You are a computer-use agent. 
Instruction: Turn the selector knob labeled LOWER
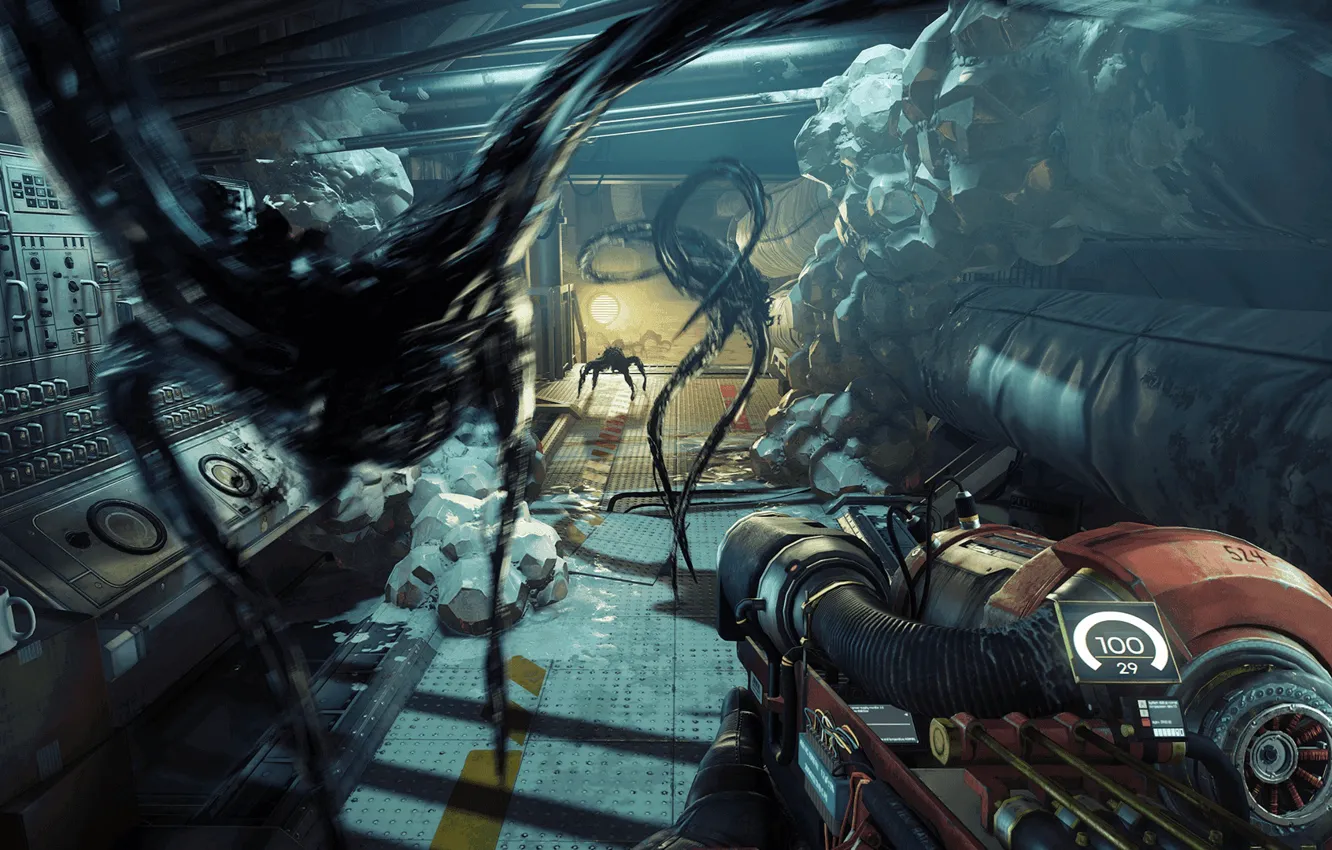coord(34,261)
